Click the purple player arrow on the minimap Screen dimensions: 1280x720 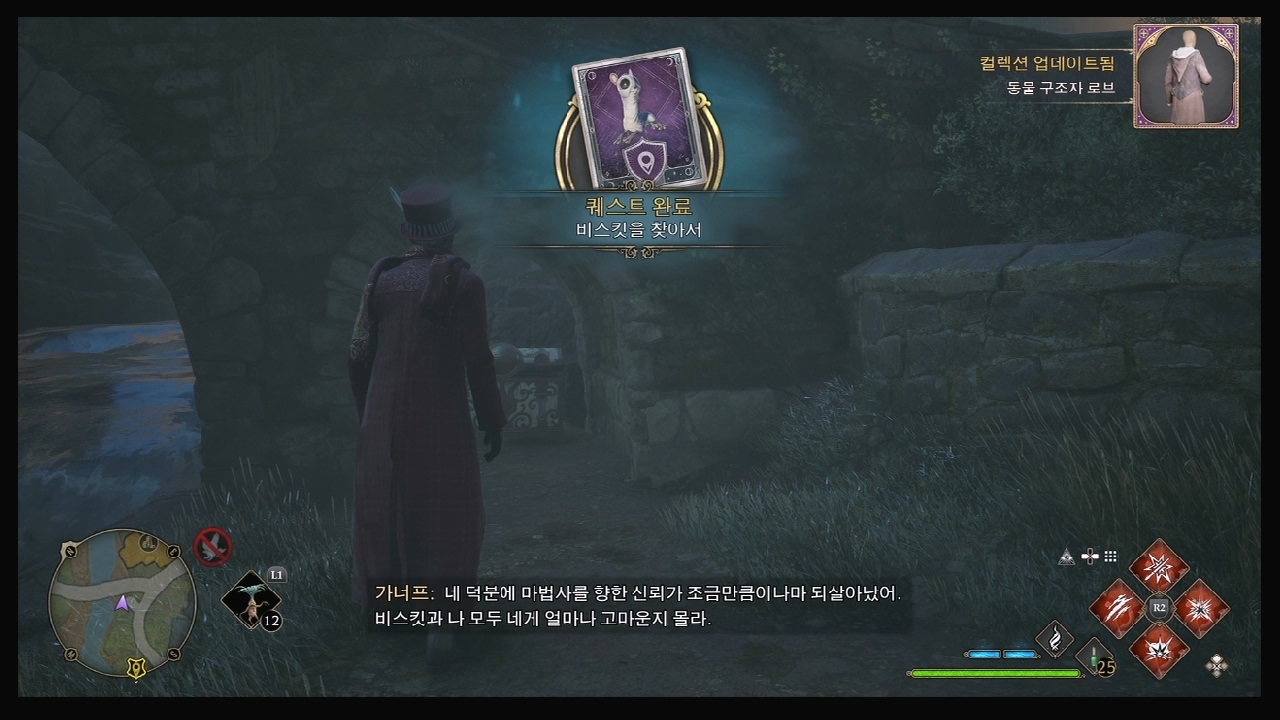[x=123, y=603]
